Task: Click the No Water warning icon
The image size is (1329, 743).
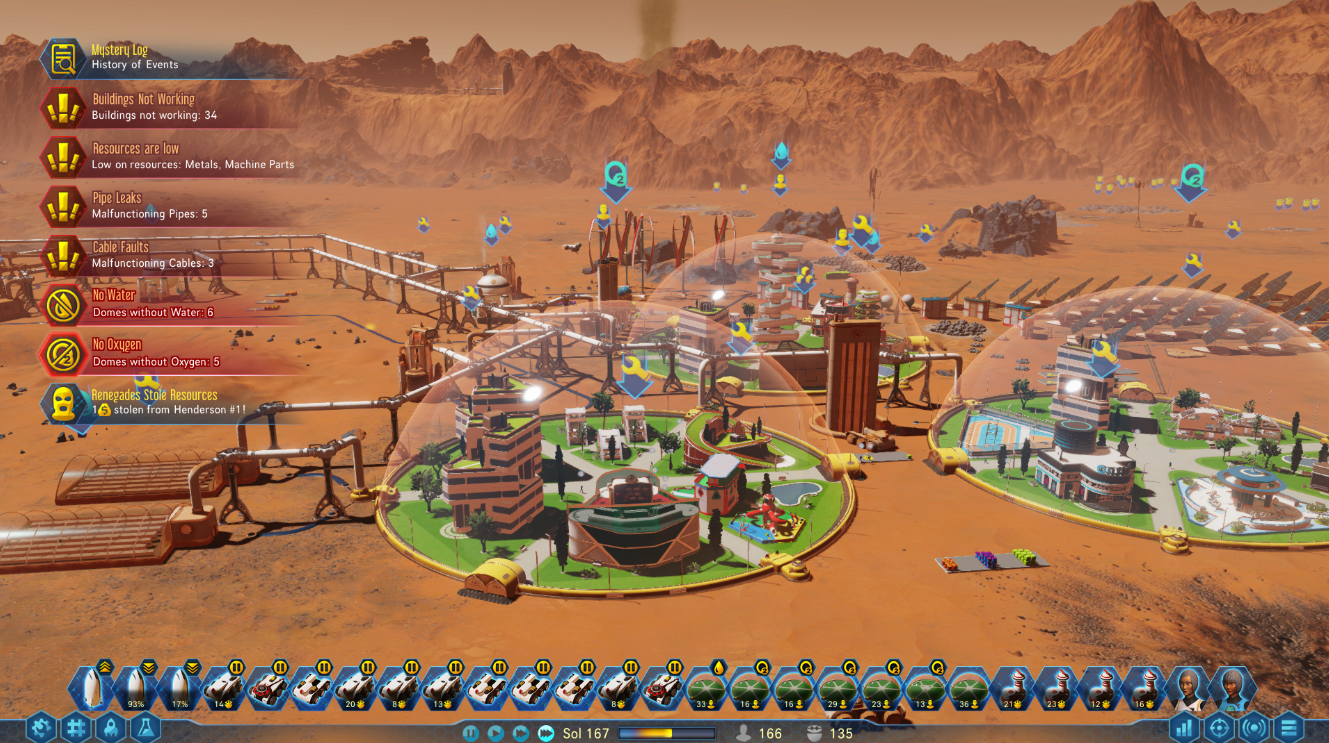Action: point(62,305)
